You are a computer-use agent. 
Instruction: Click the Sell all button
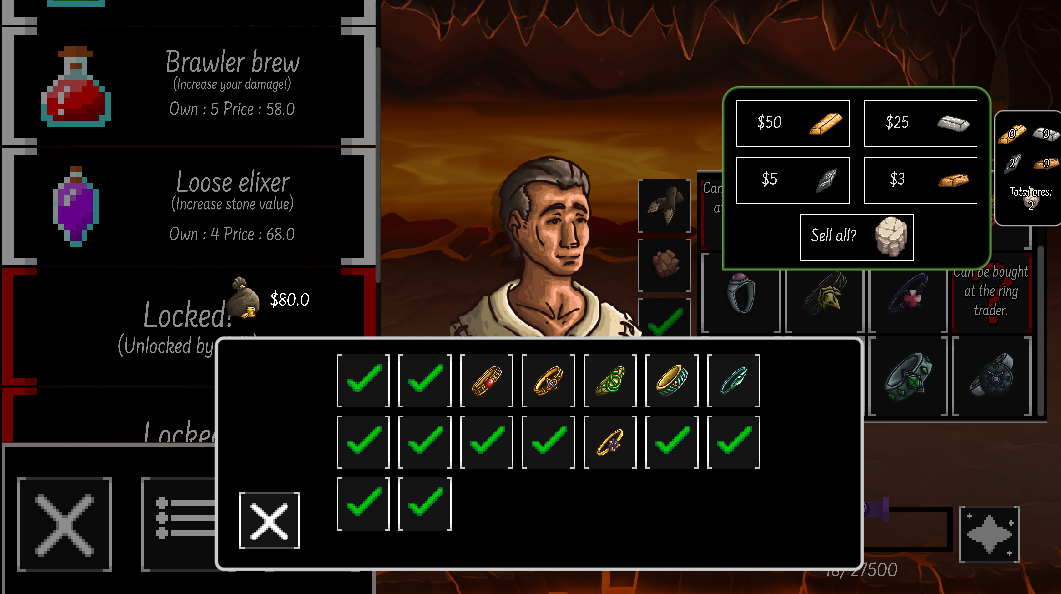(x=856, y=237)
